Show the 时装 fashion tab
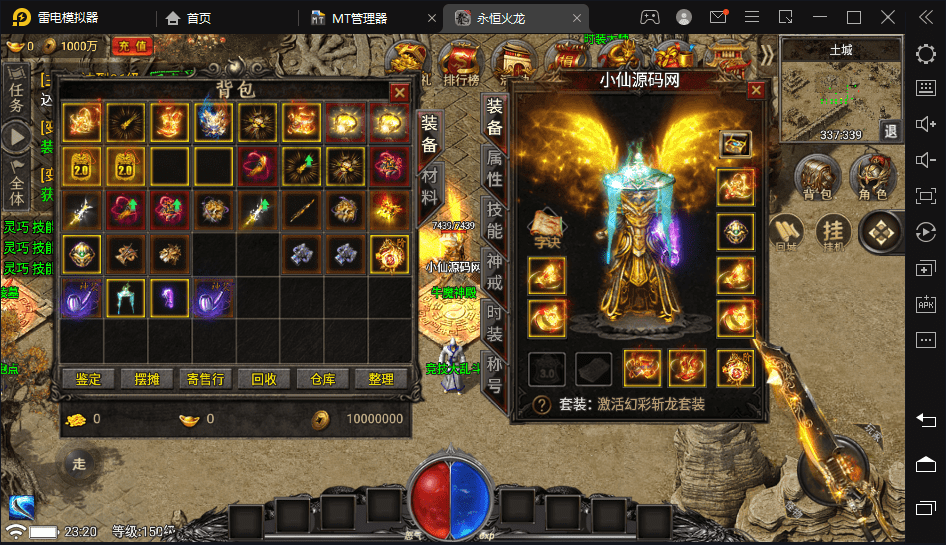 pos(494,323)
